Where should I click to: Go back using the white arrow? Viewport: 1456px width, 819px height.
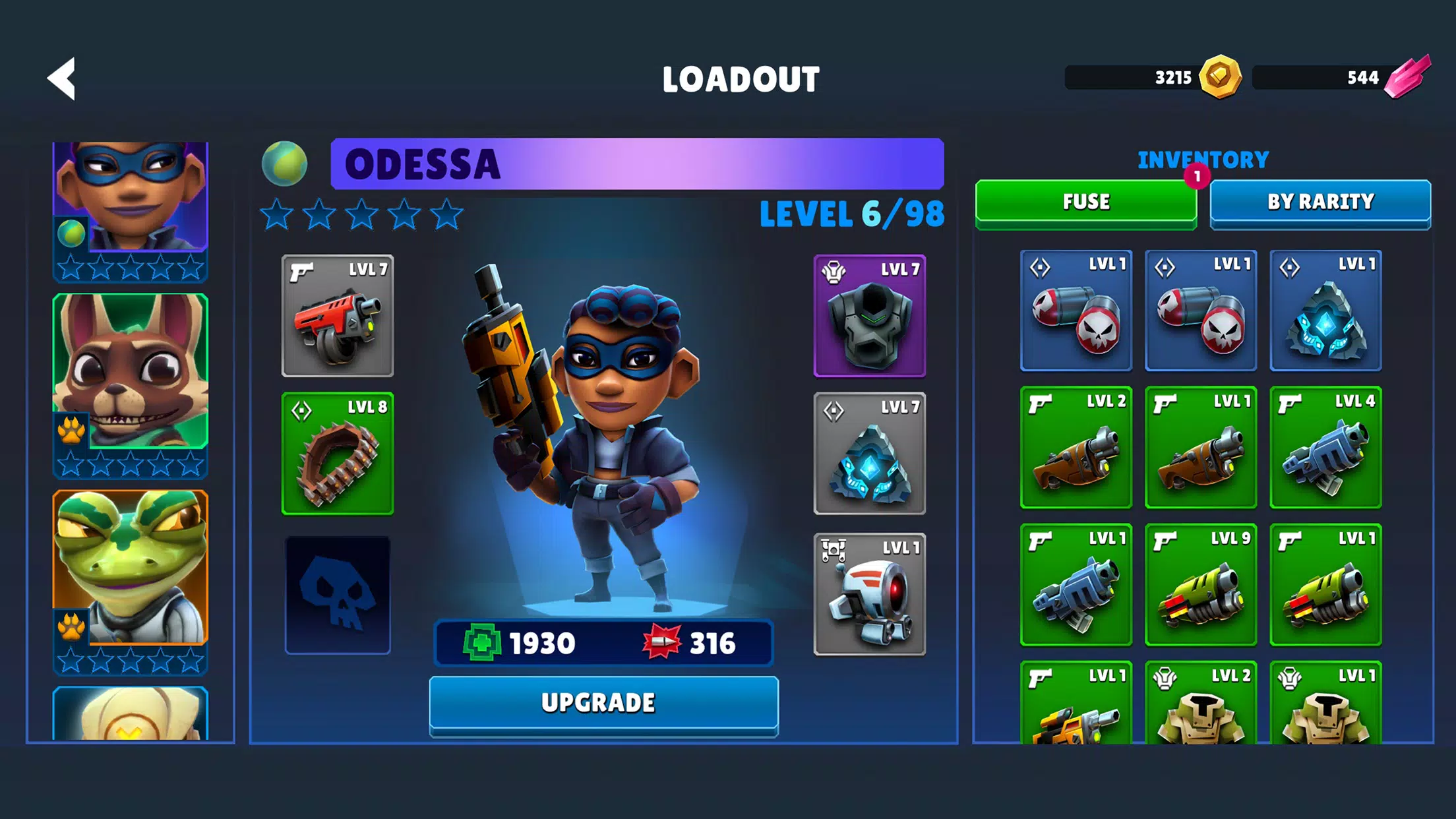point(62,79)
